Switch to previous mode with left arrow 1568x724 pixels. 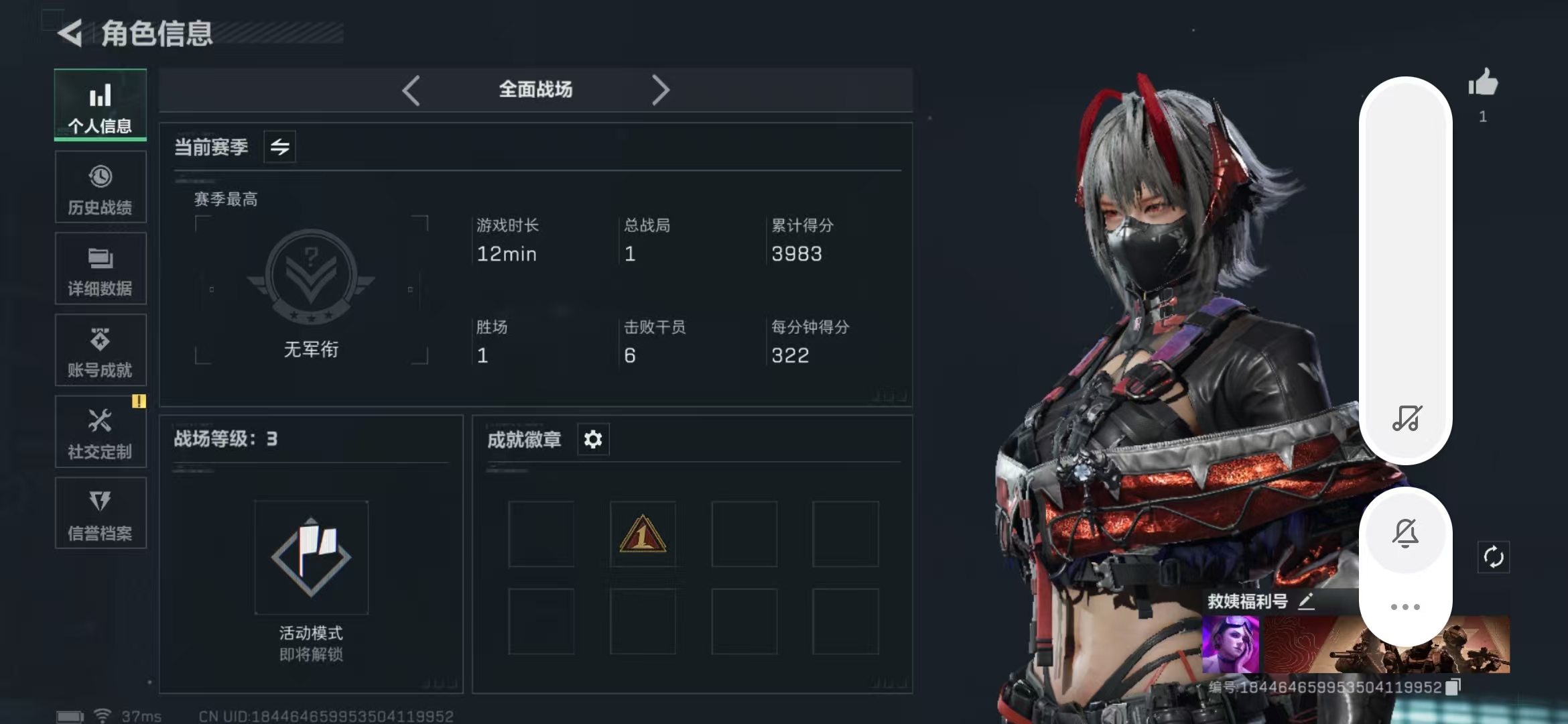(x=411, y=90)
